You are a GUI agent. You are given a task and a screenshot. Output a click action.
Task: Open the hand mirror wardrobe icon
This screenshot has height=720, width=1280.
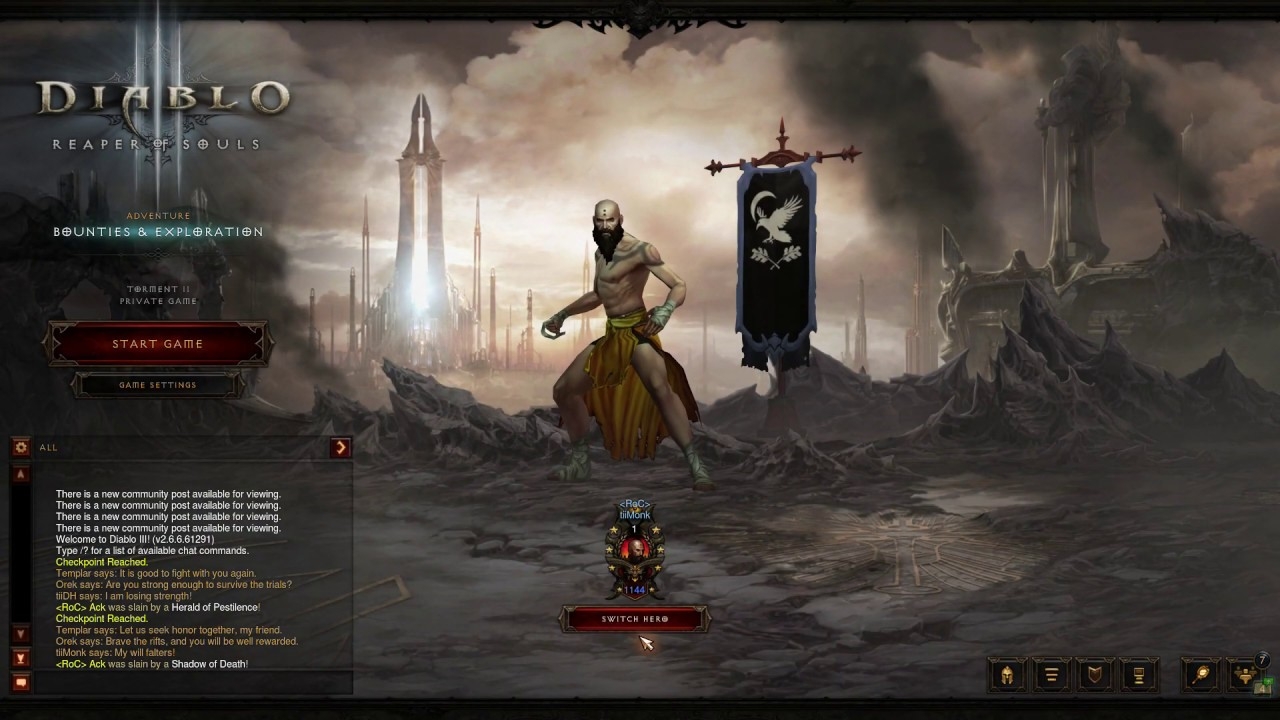point(1201,675)
